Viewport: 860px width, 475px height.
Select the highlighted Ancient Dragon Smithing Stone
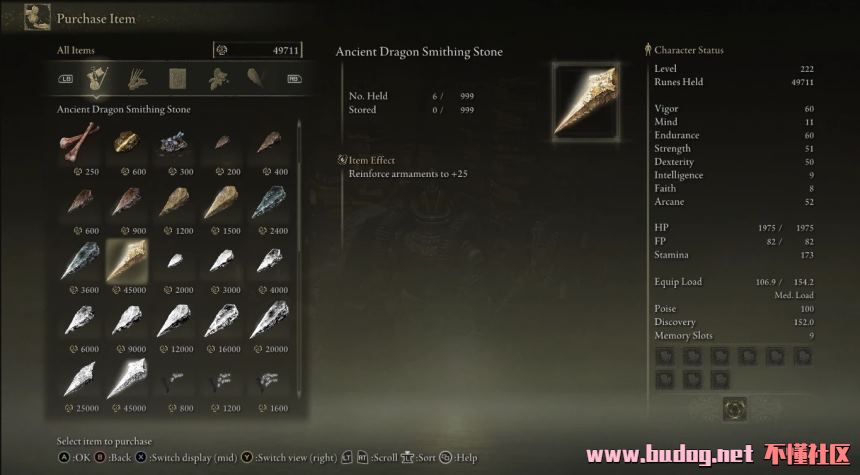point(127,261)
